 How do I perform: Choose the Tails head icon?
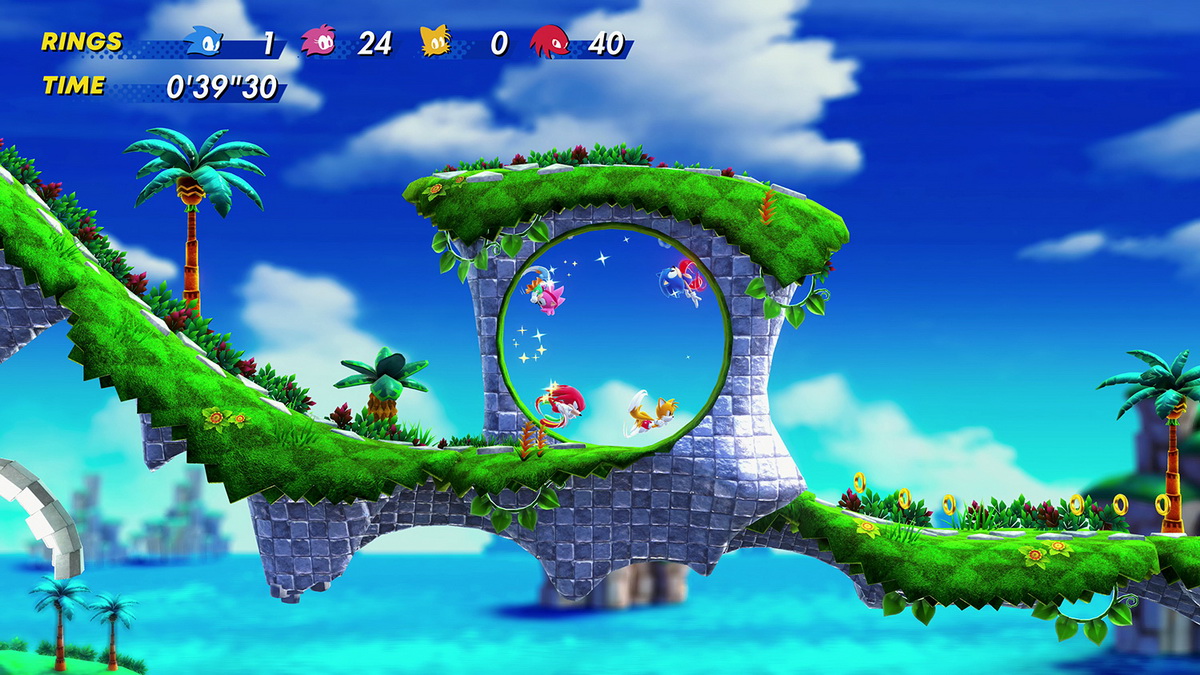coord(435,42)
